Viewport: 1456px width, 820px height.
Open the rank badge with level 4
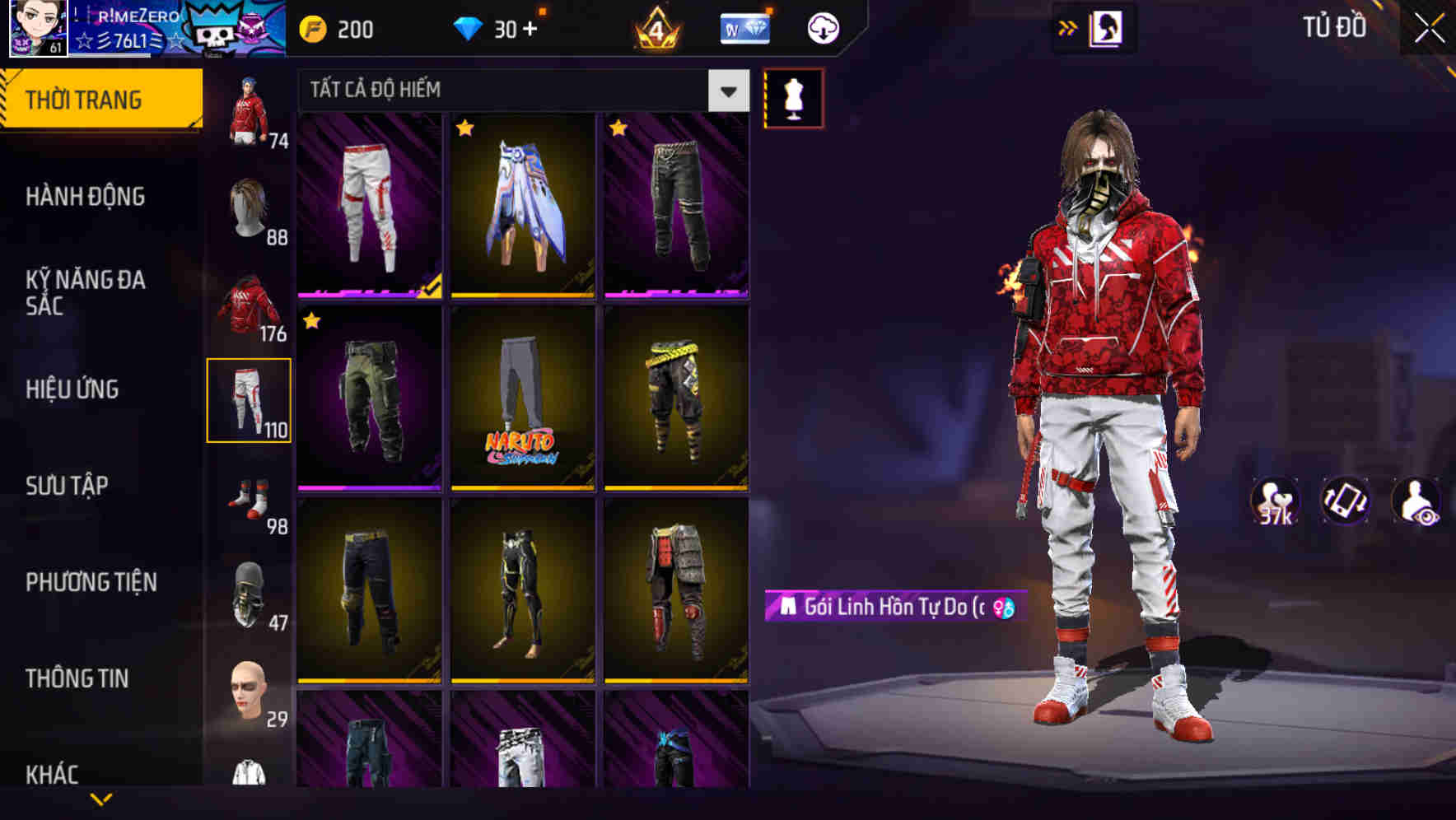pyautogui.click(x=655, y=27)
